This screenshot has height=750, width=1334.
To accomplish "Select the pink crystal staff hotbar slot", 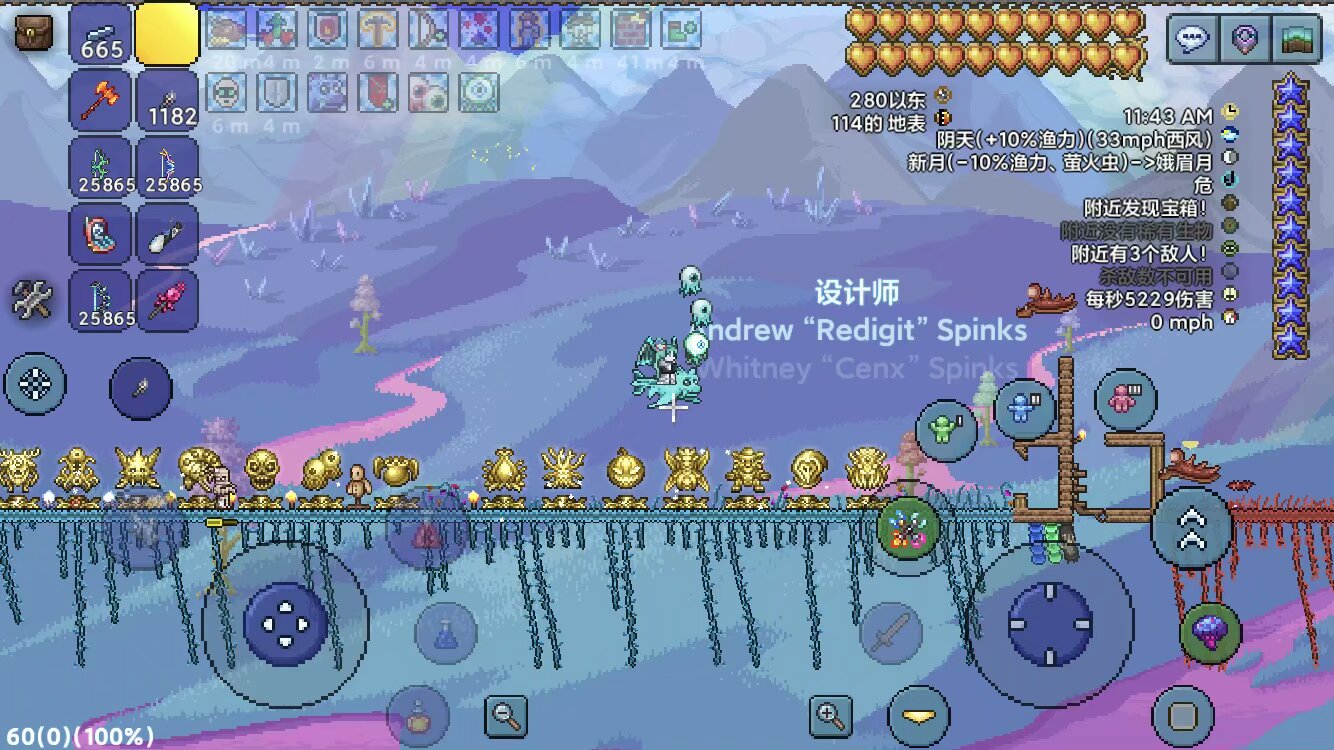I will [x=167, y=300].
